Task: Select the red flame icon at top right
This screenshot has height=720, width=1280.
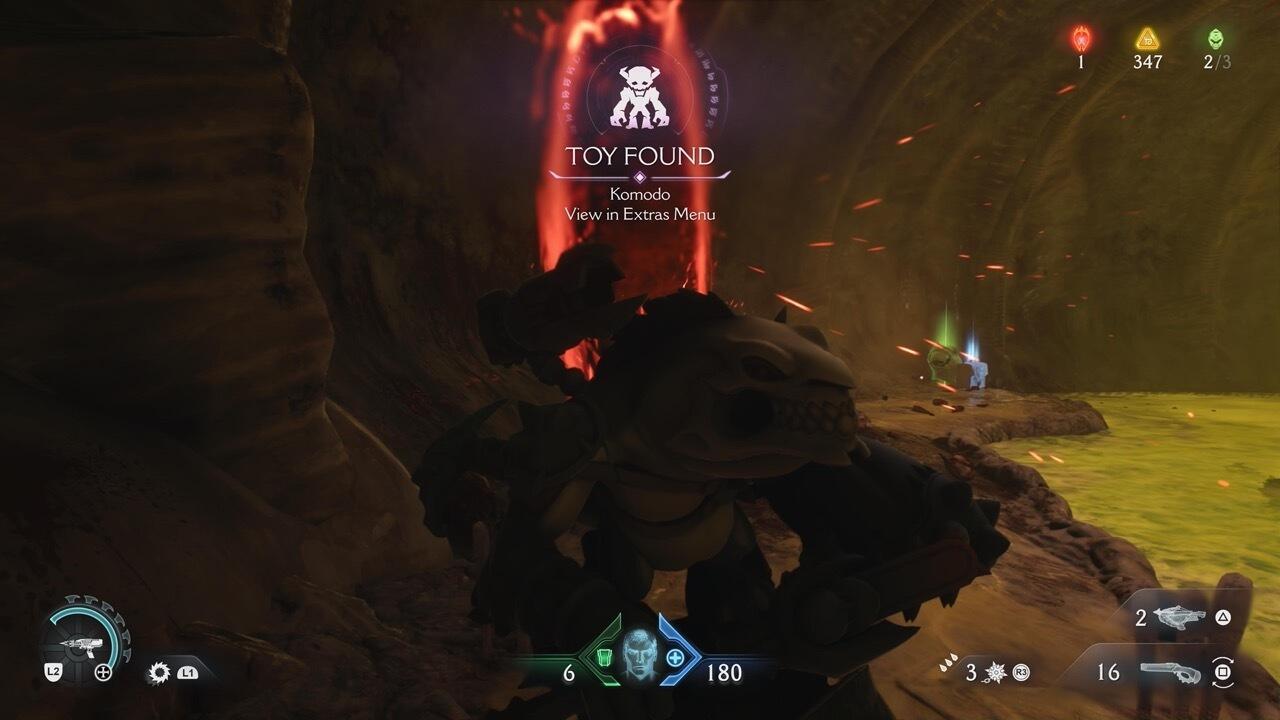Action: pos(1081,39)
